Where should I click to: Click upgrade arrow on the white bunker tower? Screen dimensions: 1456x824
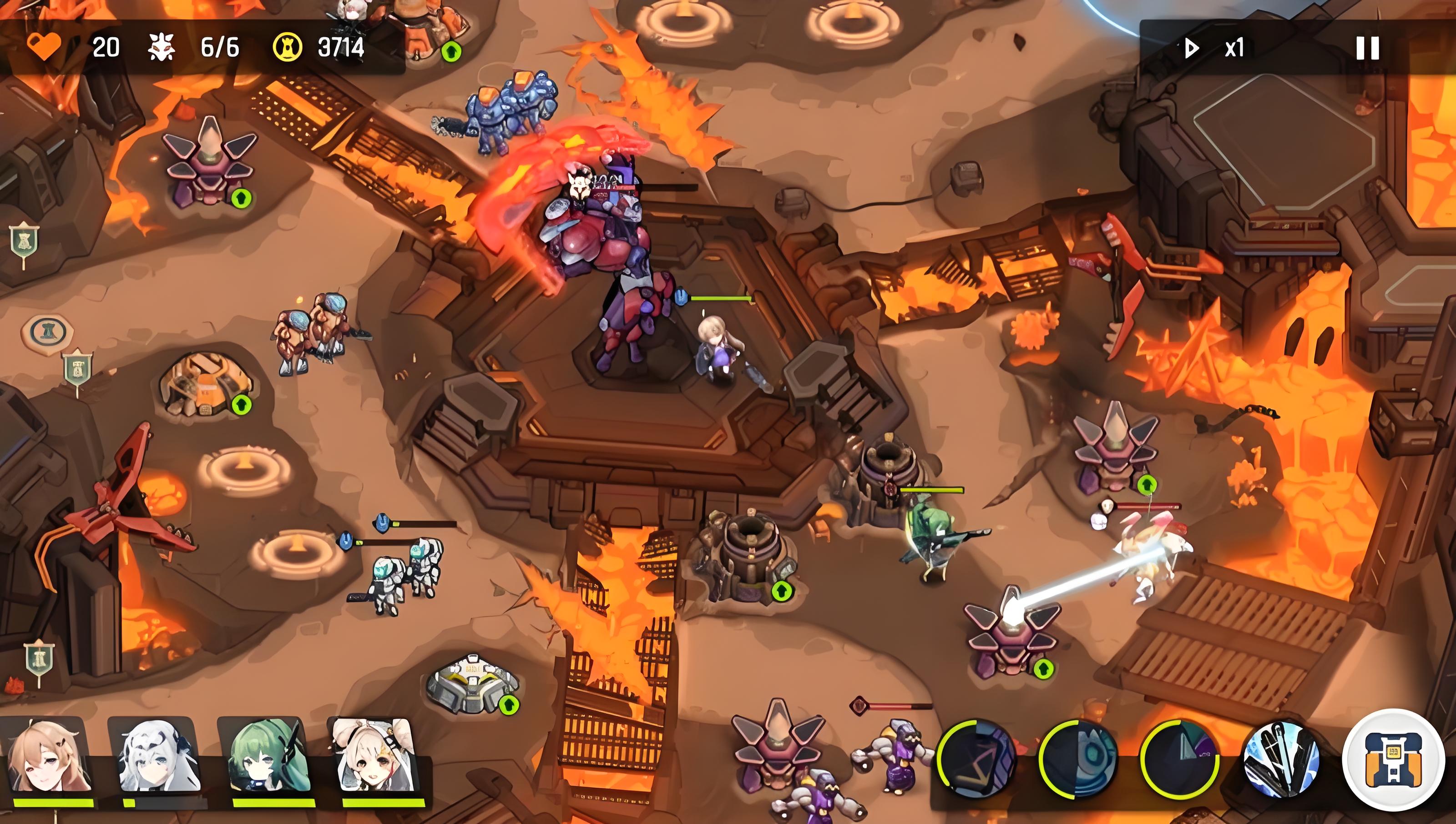pyautogui.click(x=508, y=704)
